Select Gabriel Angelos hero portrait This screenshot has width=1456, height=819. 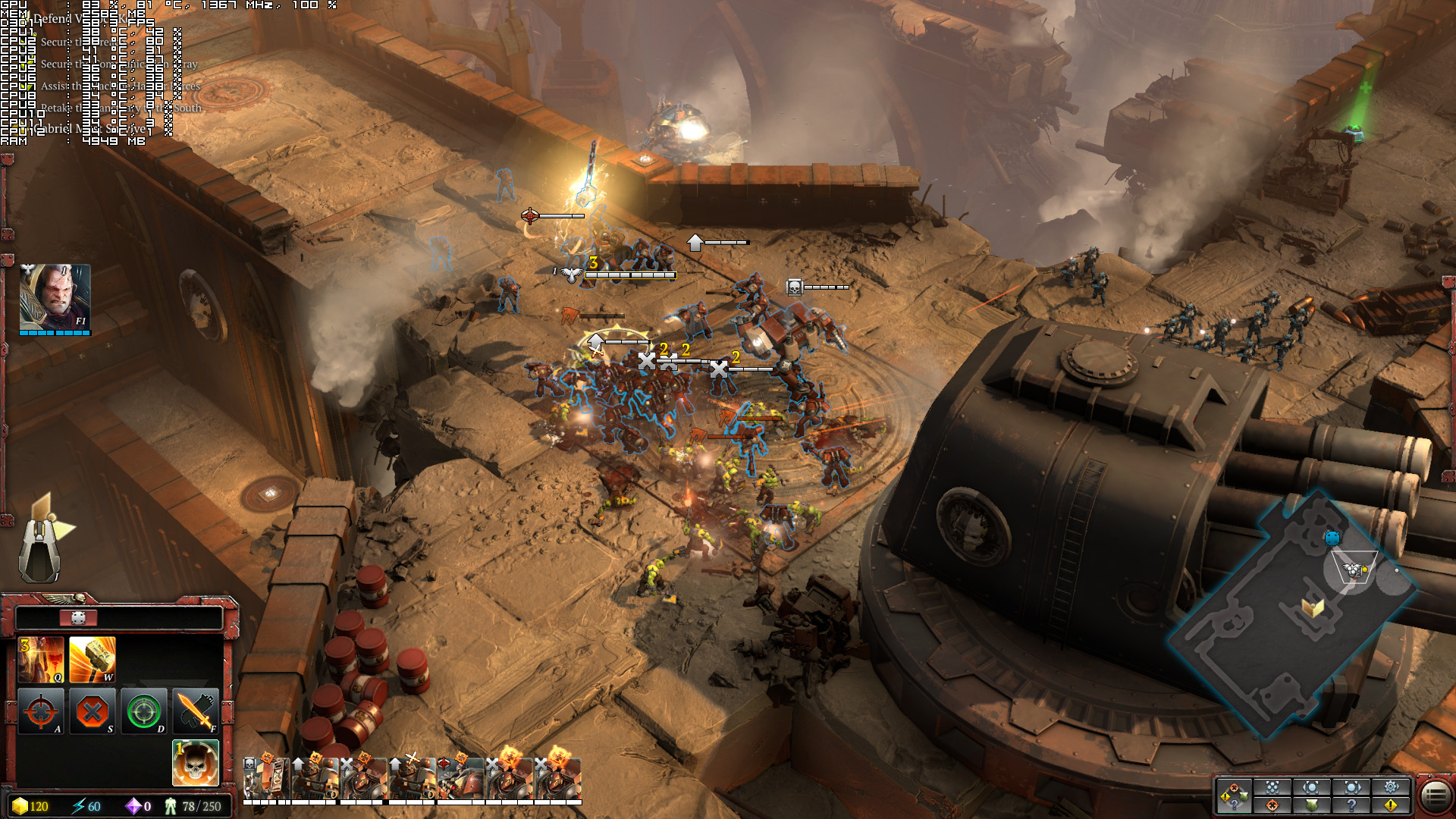(55, 299)
